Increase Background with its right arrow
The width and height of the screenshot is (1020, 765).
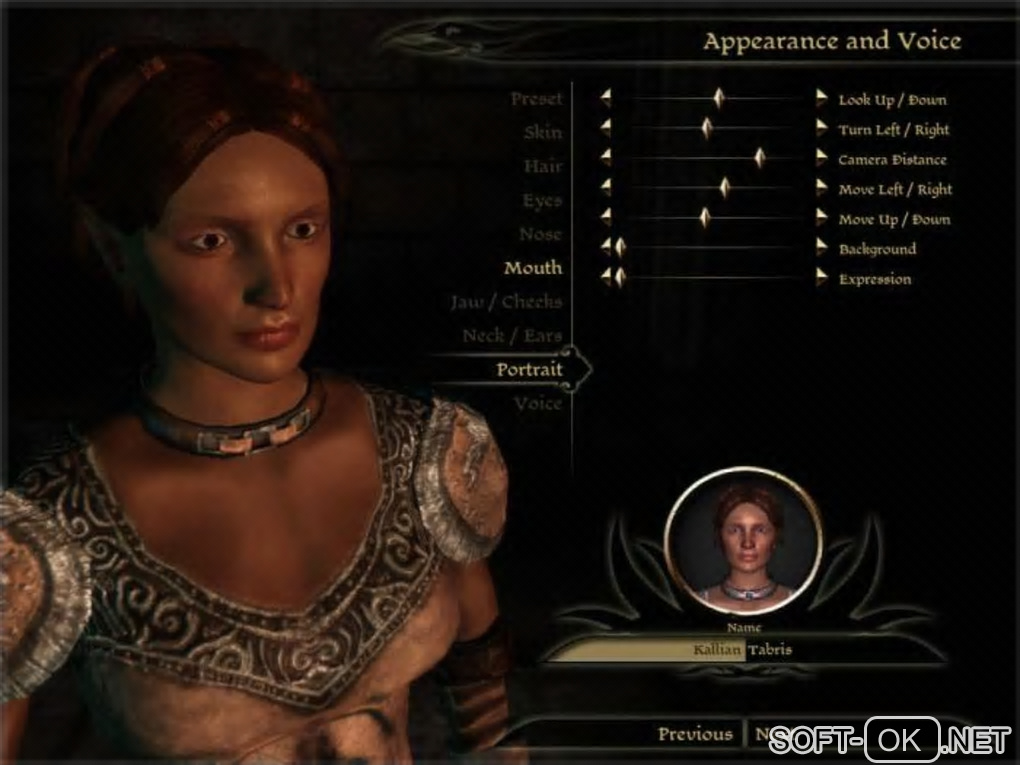[822, 248]
